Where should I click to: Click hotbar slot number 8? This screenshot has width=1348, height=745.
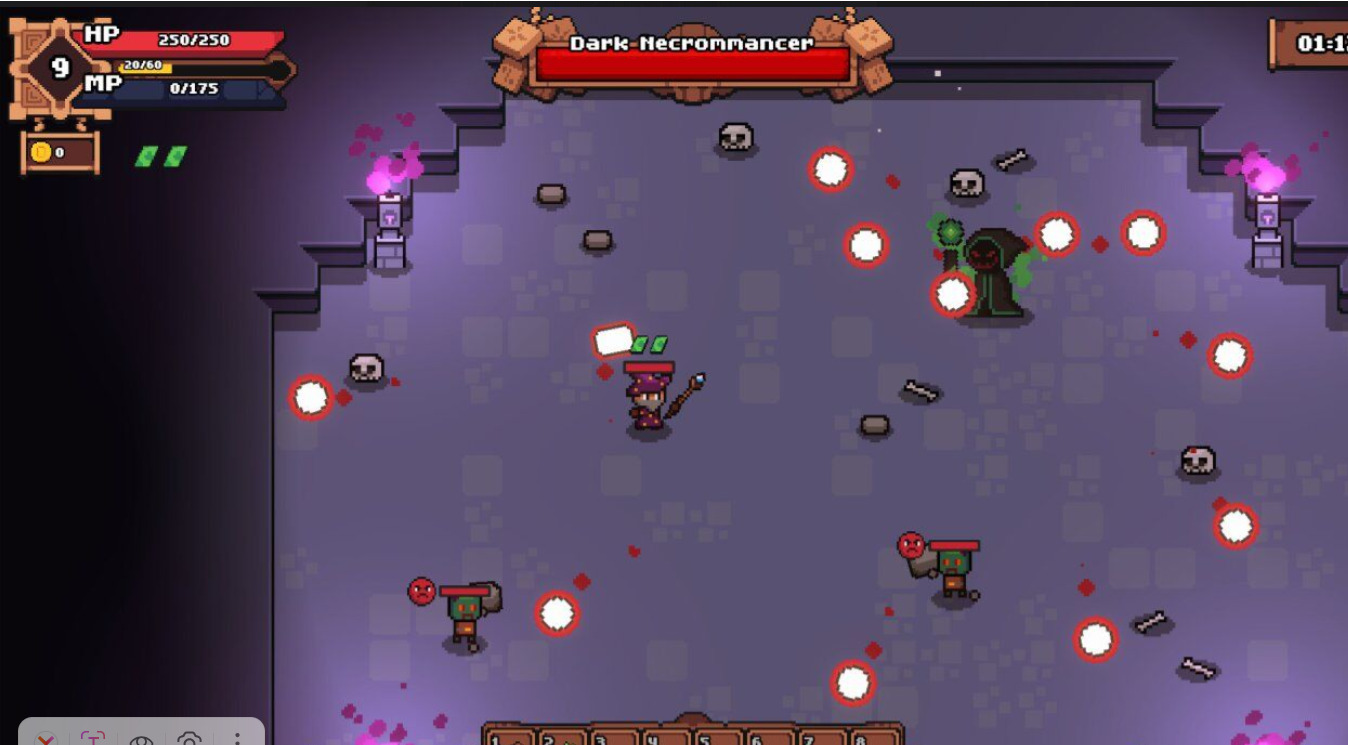[x=872, y=738]
